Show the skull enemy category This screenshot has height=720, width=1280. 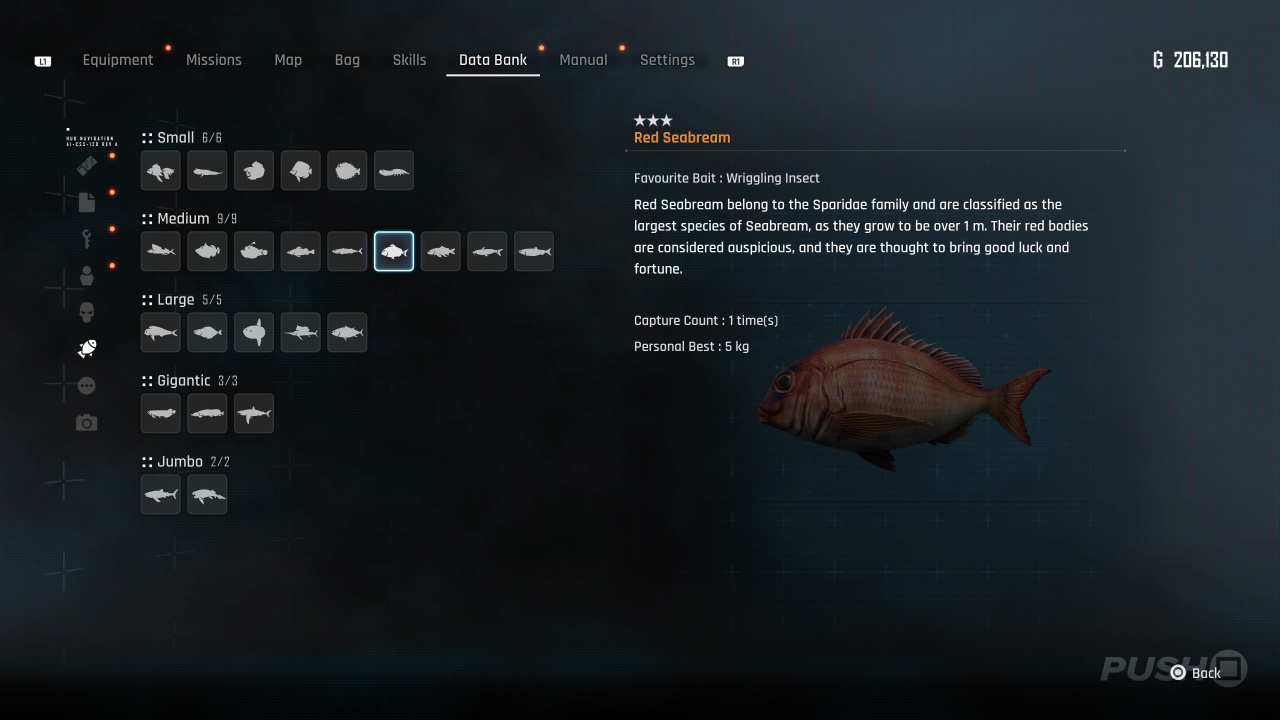[87, 312]
